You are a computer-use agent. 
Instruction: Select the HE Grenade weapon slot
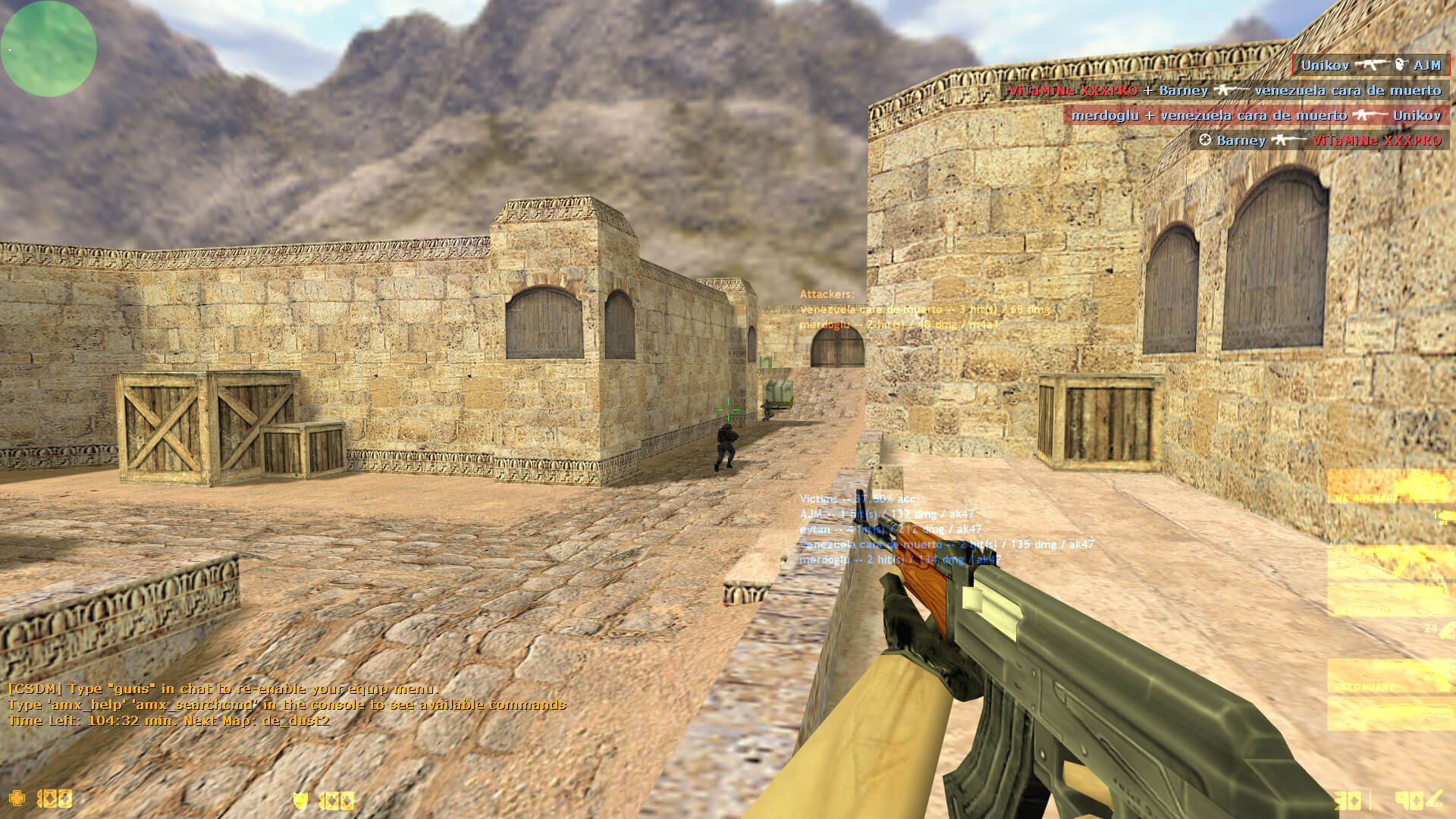[x=1390, y=487]
